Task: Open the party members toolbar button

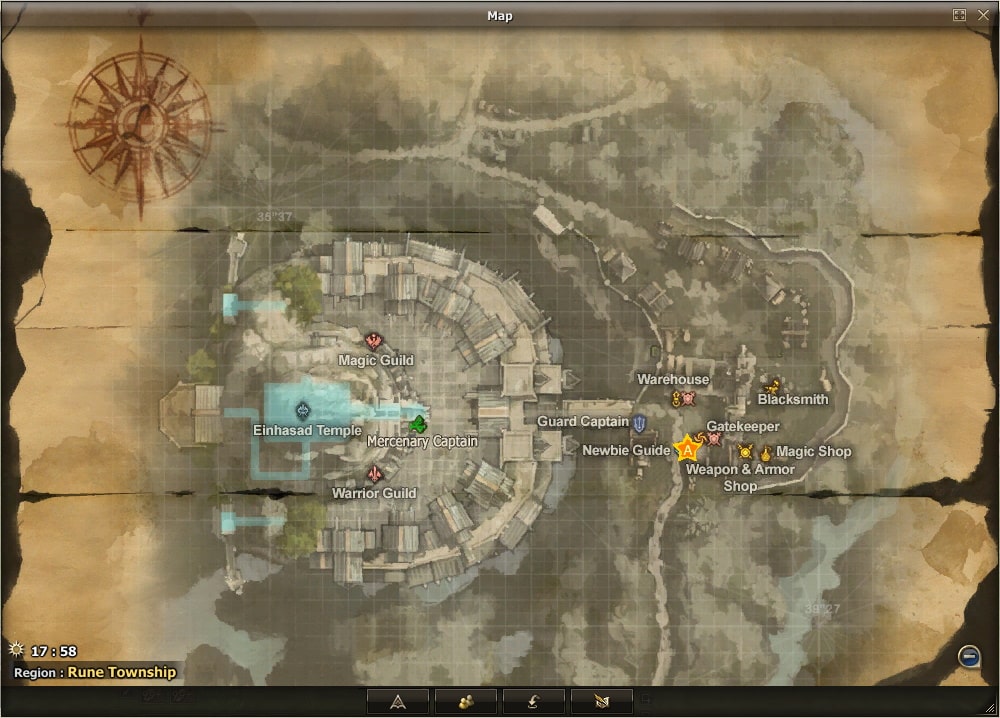Action: coord(466,700)
